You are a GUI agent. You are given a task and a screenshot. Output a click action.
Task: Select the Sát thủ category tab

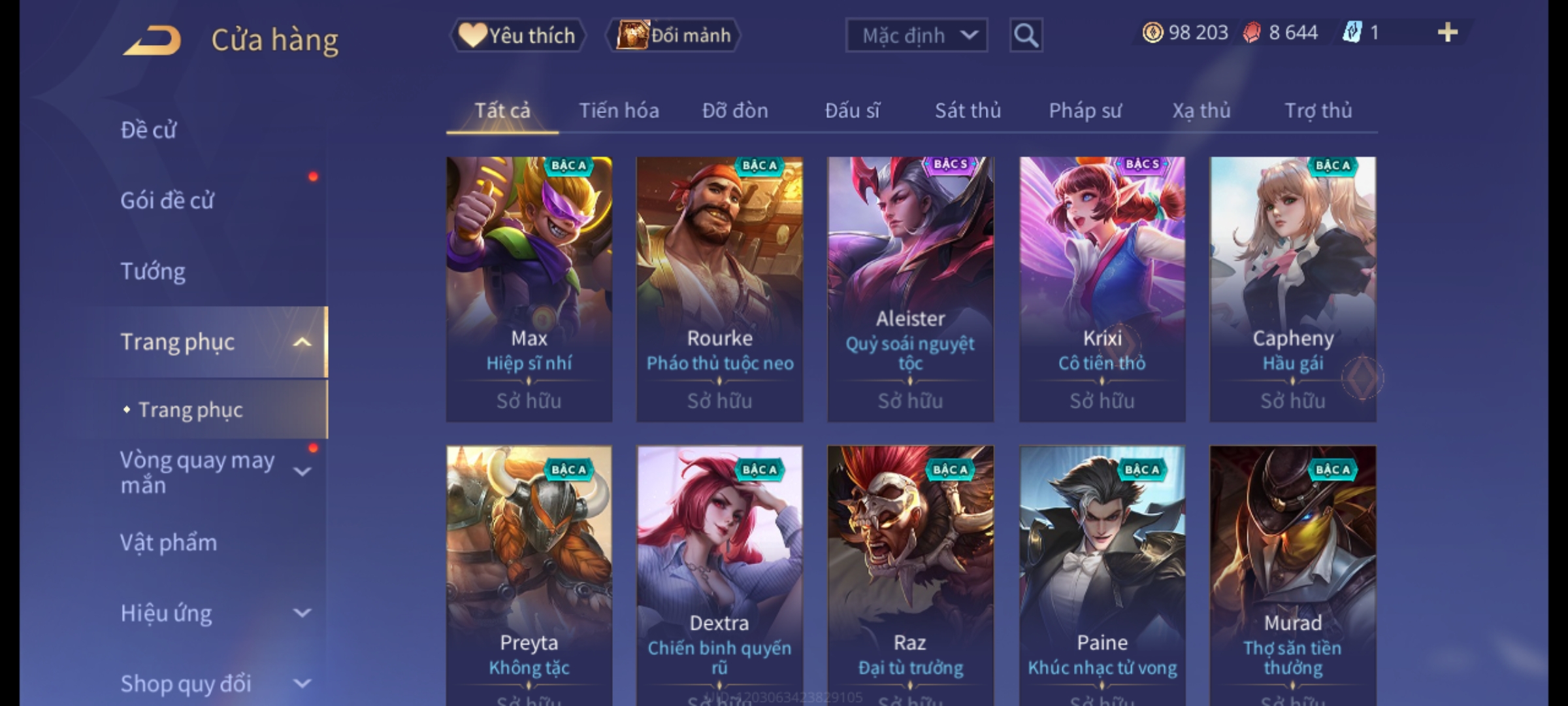[x=968, y=110]
